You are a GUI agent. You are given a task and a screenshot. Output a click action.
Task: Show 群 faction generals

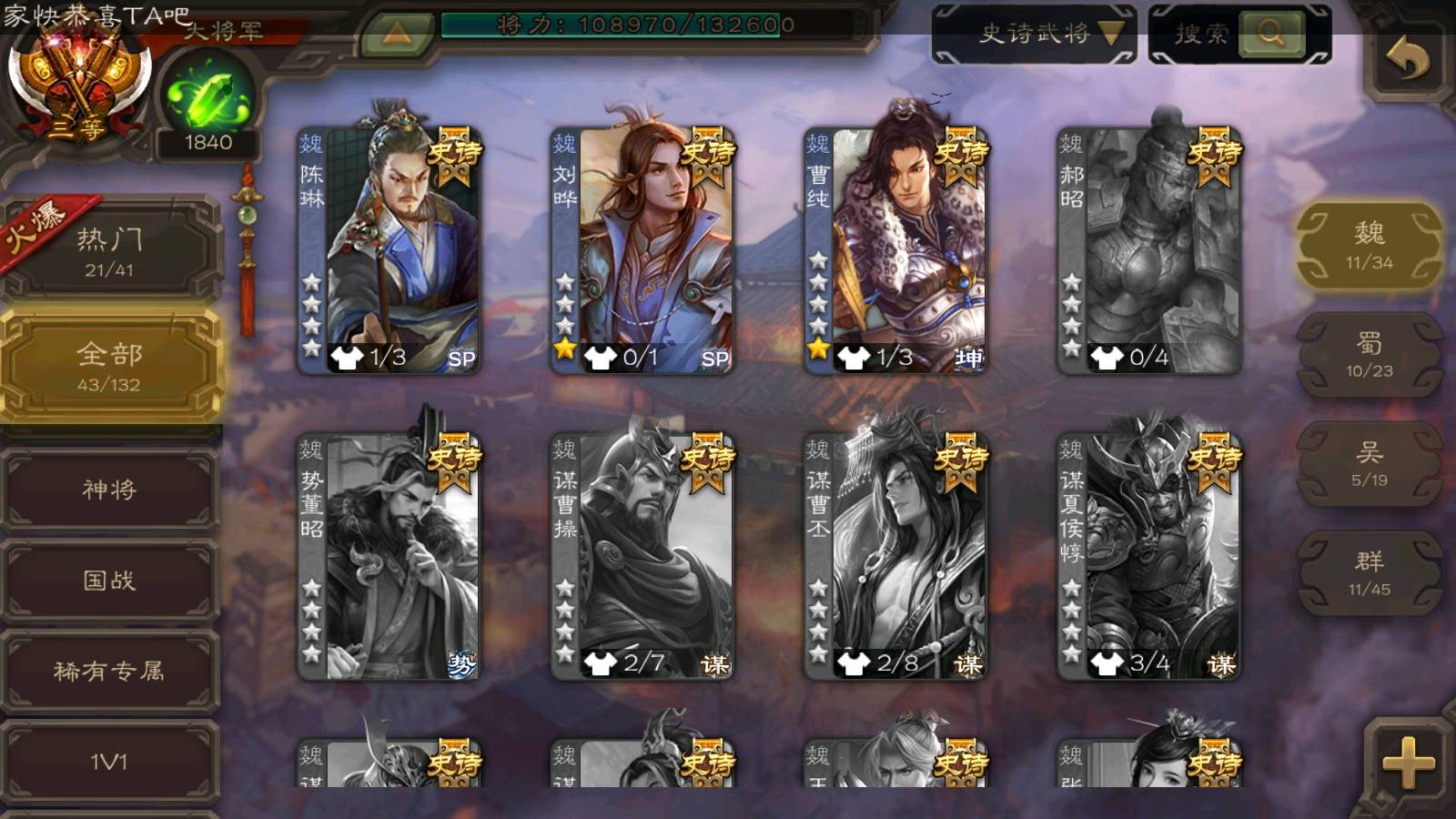(1369, 573)
